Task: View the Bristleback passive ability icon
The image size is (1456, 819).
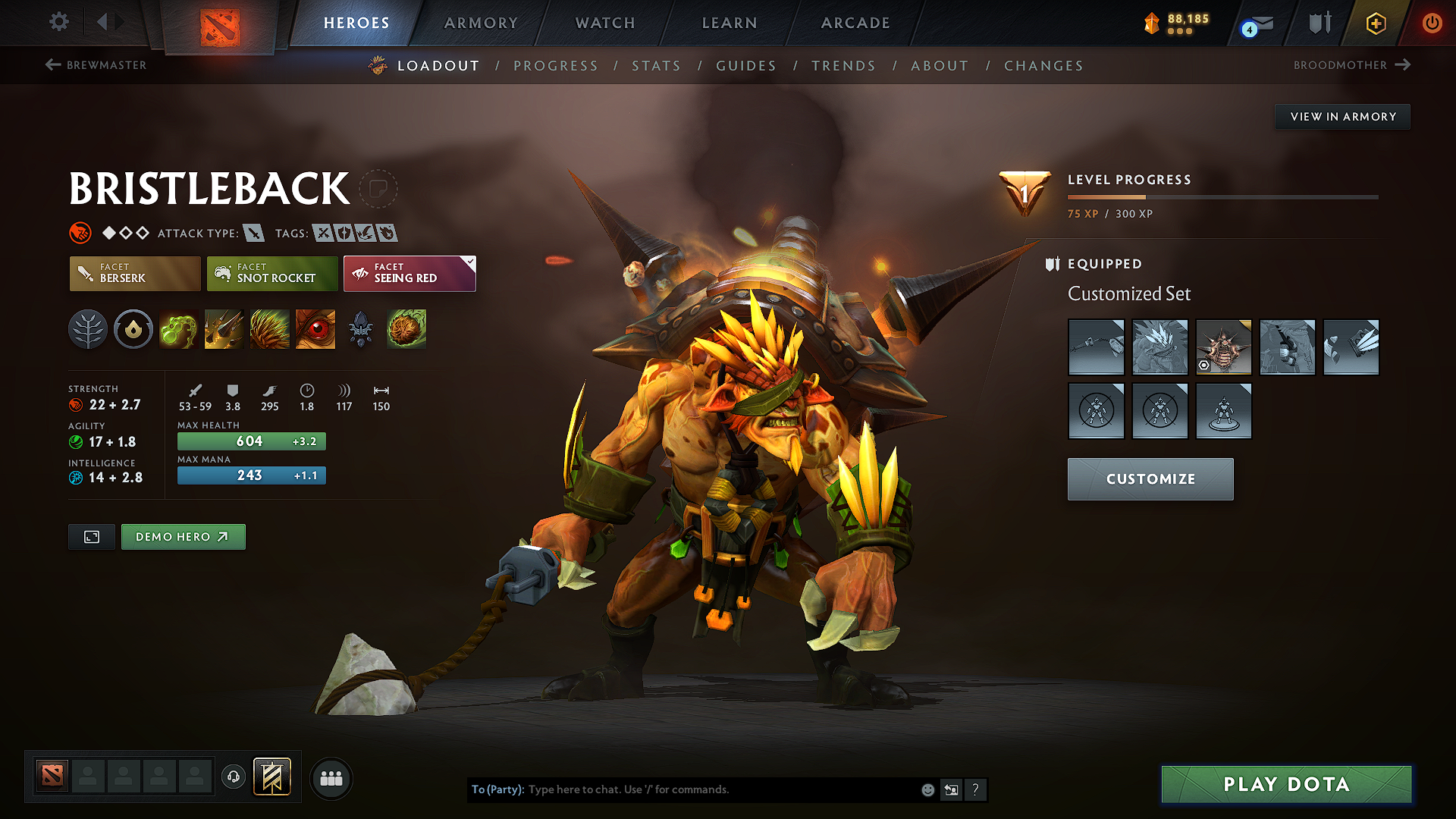Action: click(x=269, y=329)
